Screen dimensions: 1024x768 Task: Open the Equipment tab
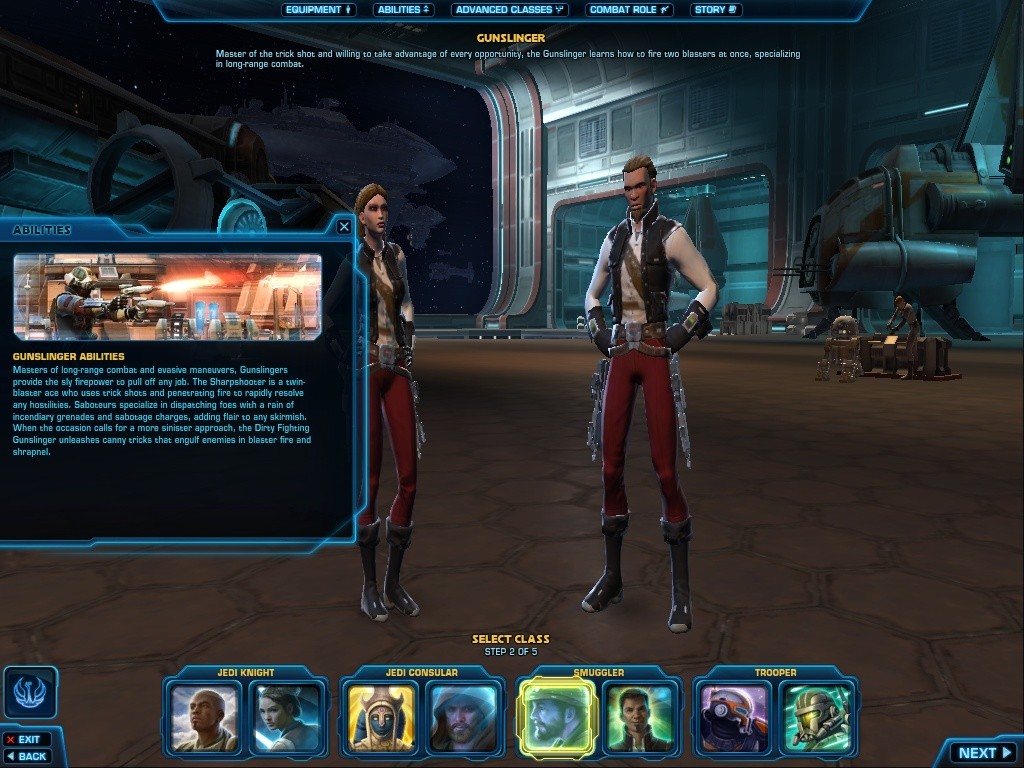(x=319, y=10)
